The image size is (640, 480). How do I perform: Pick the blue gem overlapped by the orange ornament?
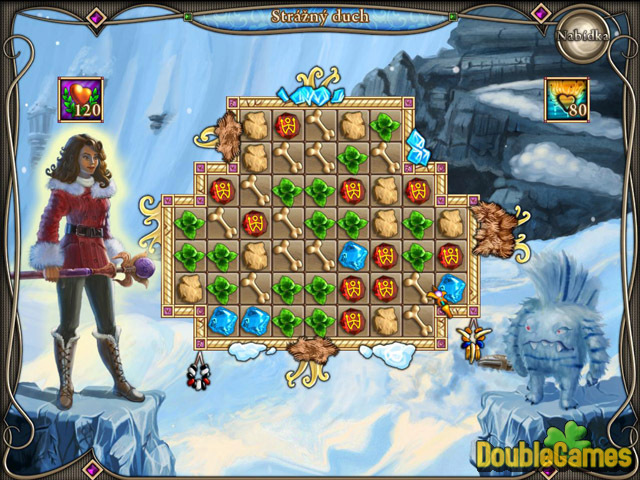tap(450, 289)
